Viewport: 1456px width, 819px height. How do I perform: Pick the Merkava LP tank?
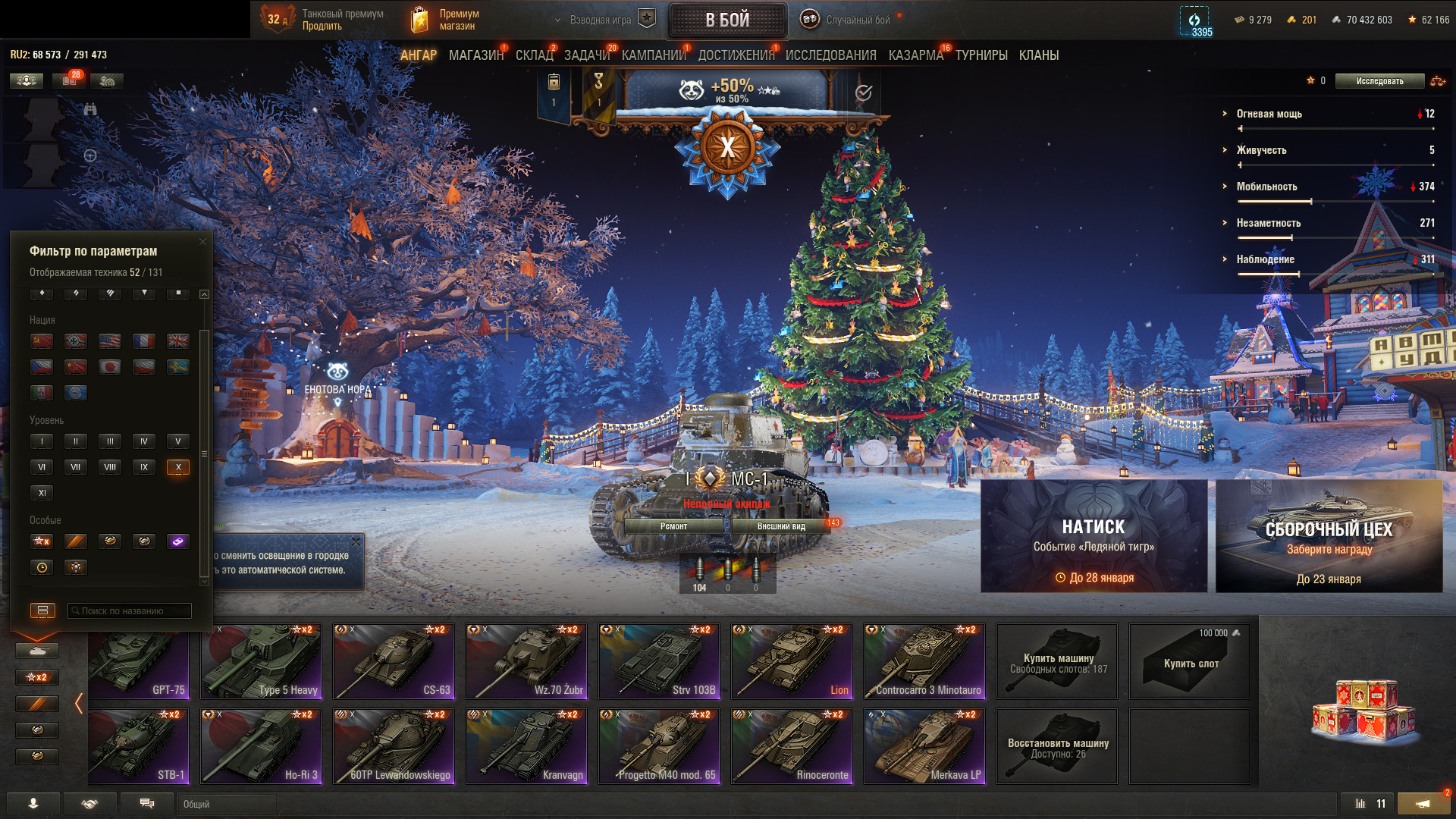coord(924,746)
